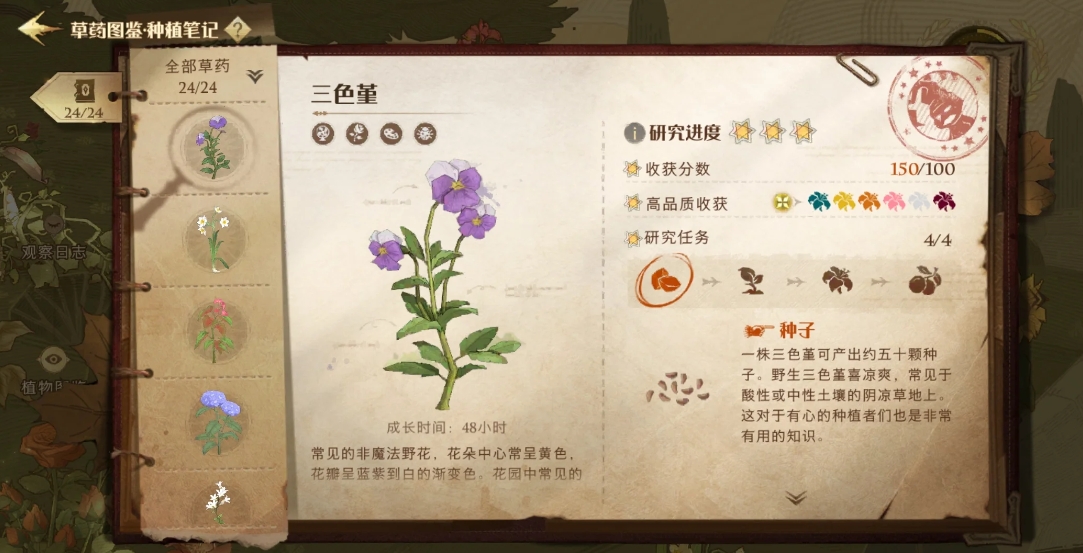Select the purple pansy herb thumbnail
The height and width of the screenshot is (553, 1083).
click(x=213, y=146)
